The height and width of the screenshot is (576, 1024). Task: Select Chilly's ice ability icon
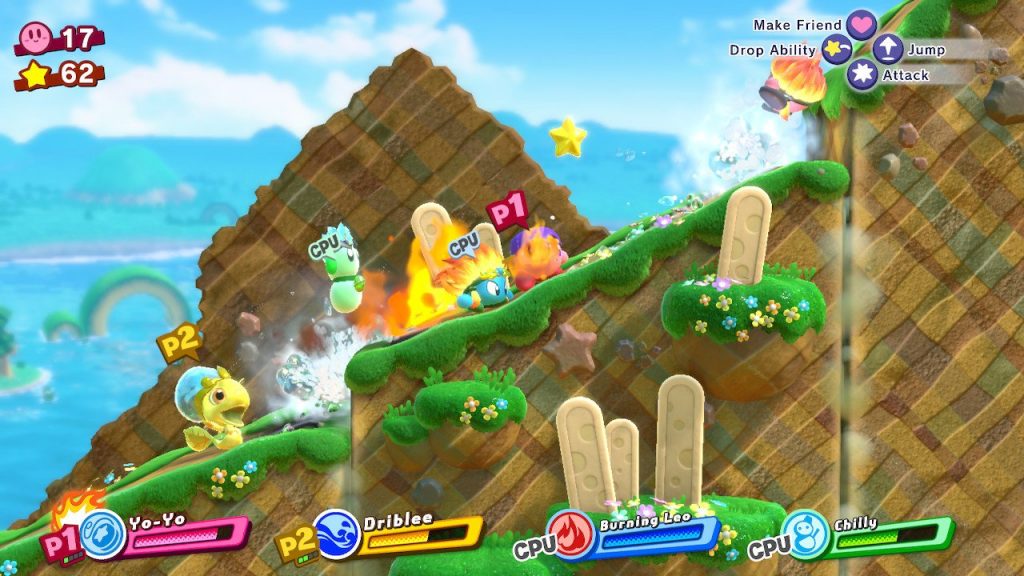coord(805,534)
